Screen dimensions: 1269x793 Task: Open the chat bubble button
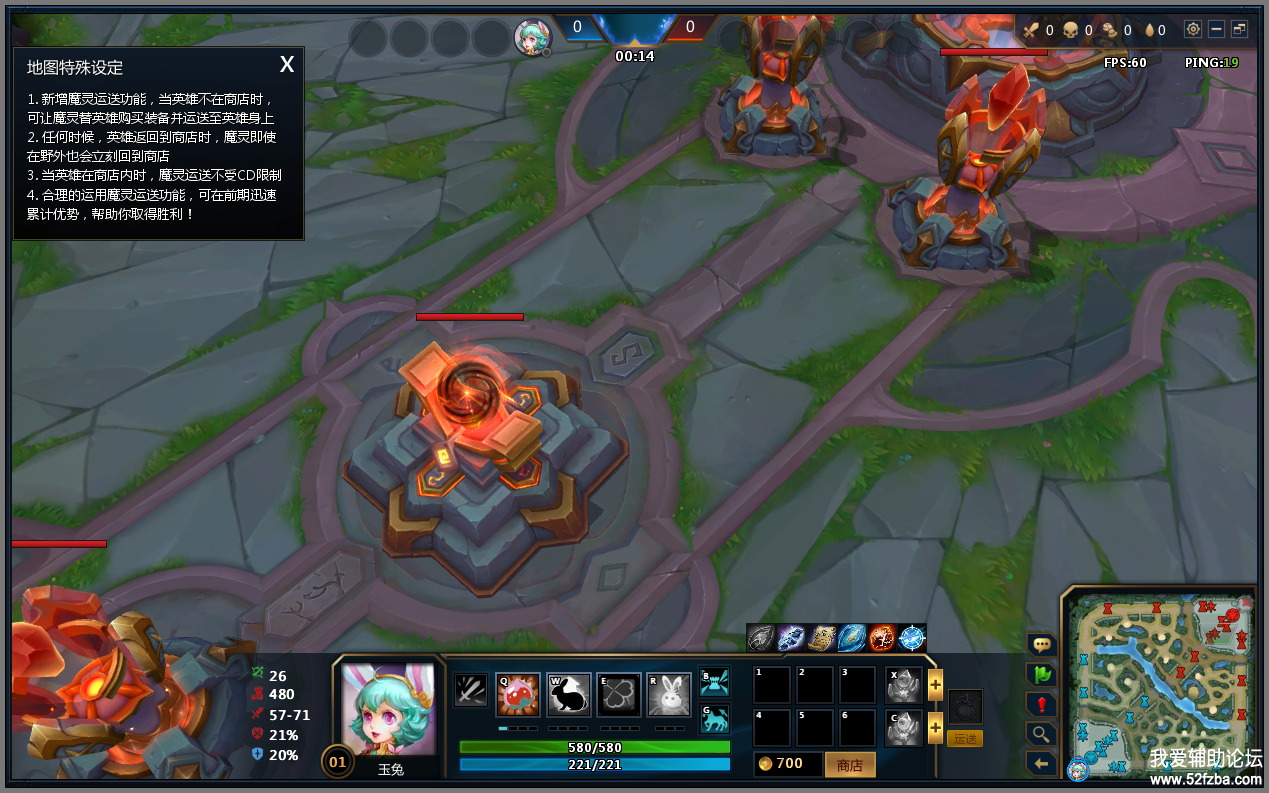[x=1041, y=645]
